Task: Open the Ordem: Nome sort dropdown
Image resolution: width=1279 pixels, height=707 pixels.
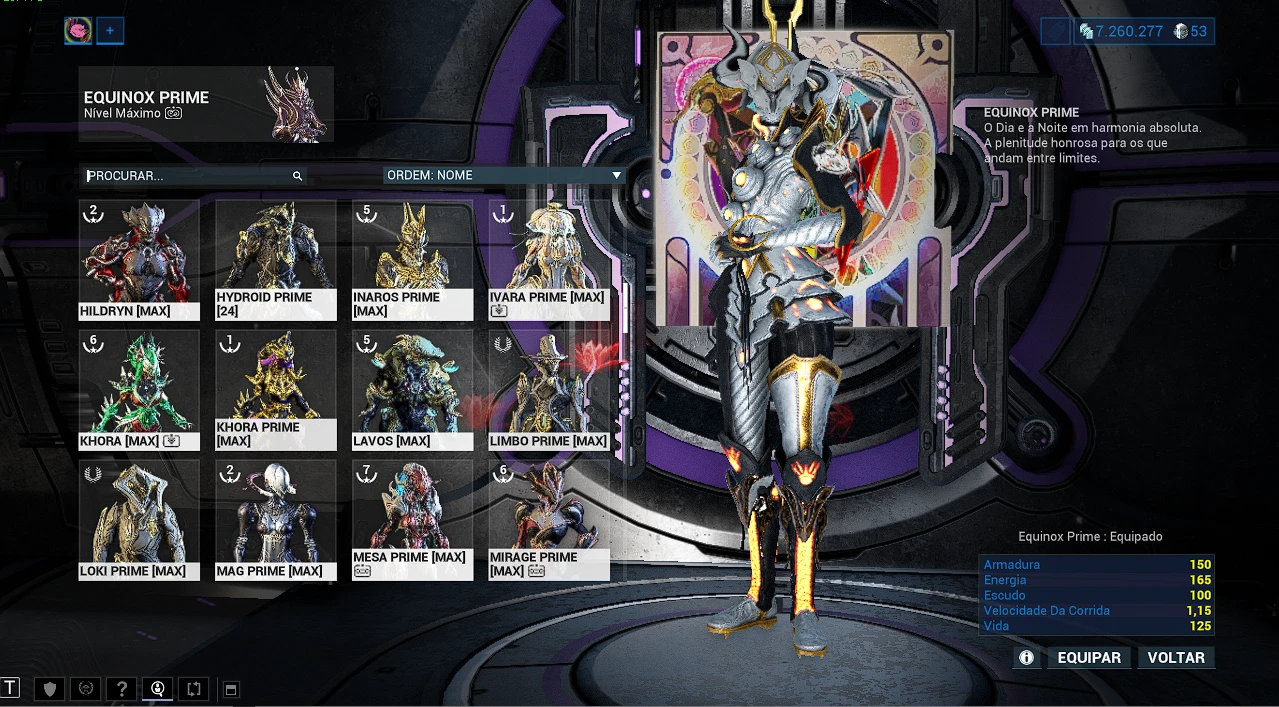Action: pyautogui.click(x=505, y=175)
